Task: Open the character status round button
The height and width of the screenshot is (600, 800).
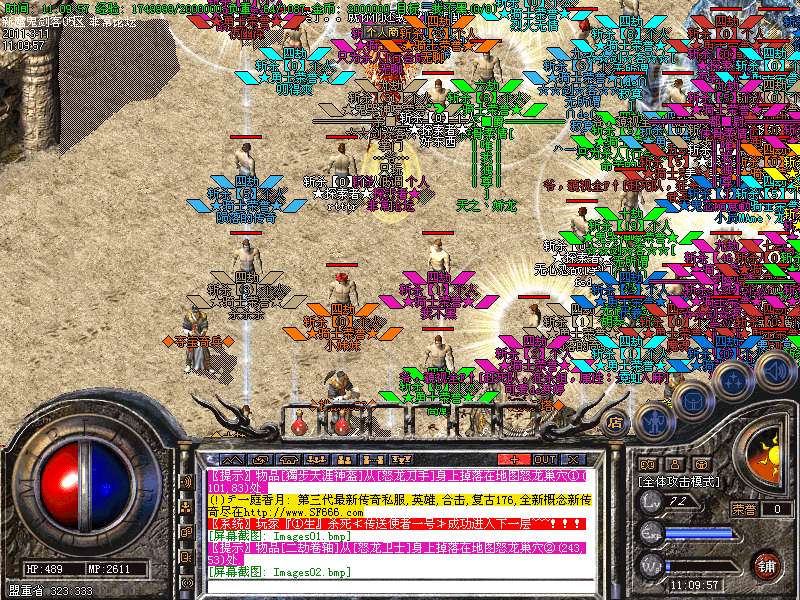Action: point(654,421)
